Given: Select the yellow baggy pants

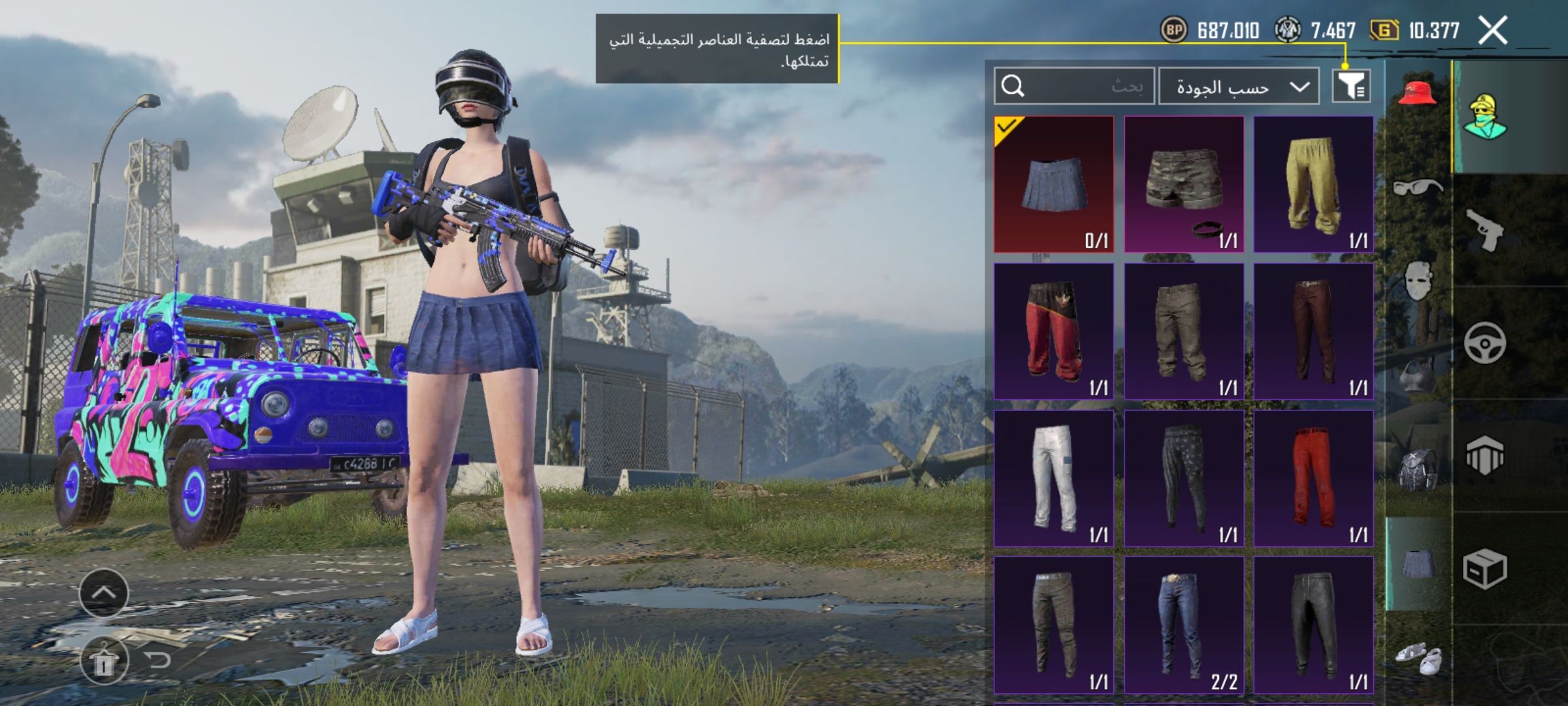Looking at the screenshot, I should (x=1313, y=184).
